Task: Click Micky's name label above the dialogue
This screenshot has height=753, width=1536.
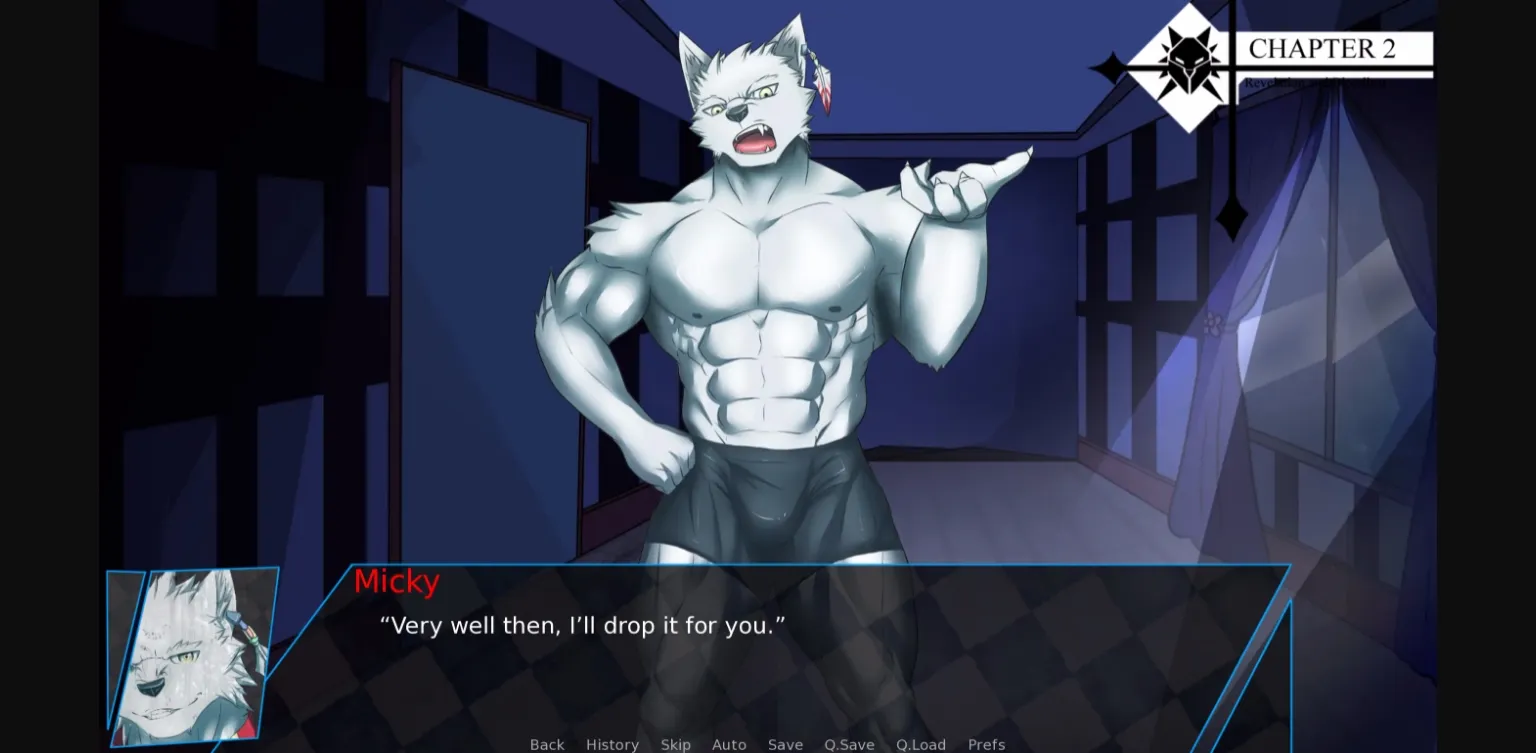Action: 396,581
